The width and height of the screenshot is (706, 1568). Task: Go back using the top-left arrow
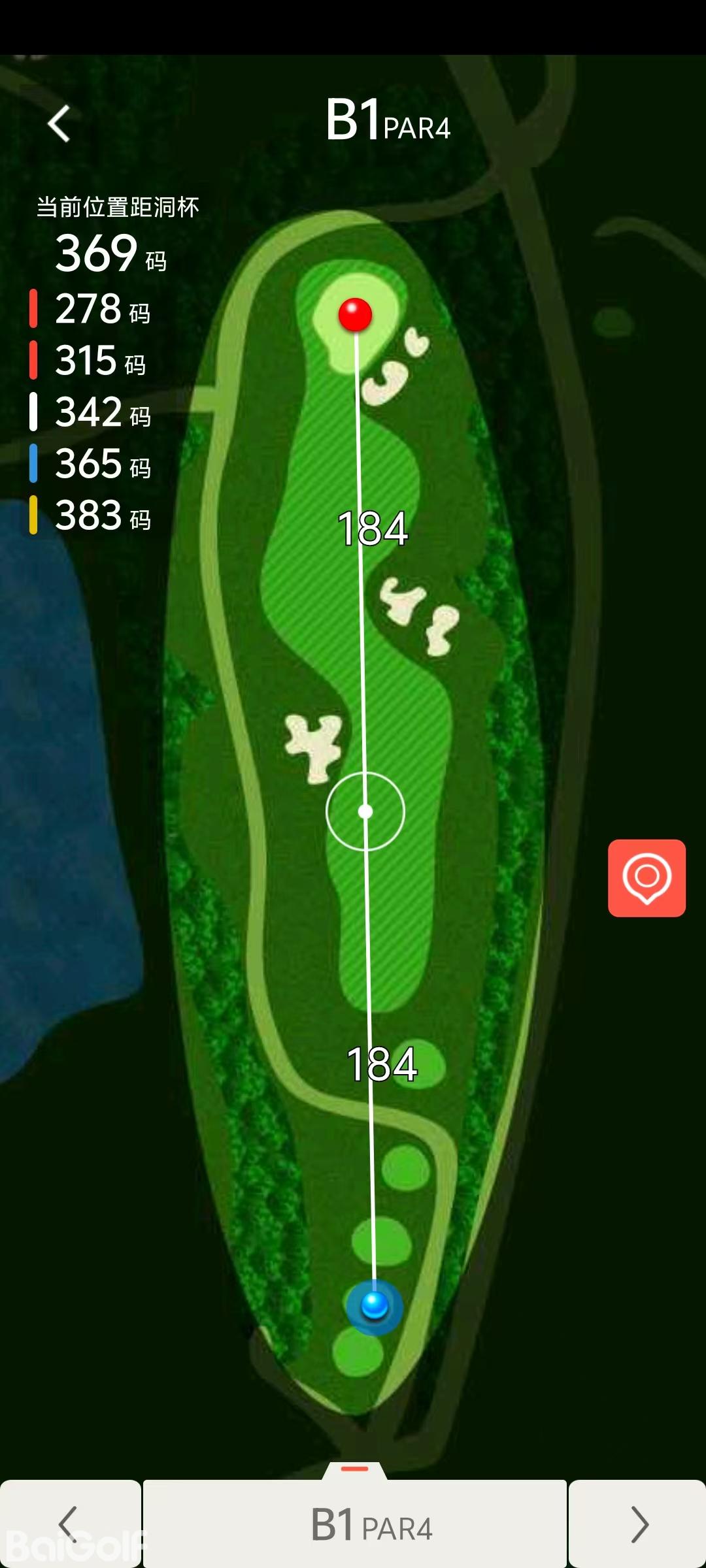[59, 123]
